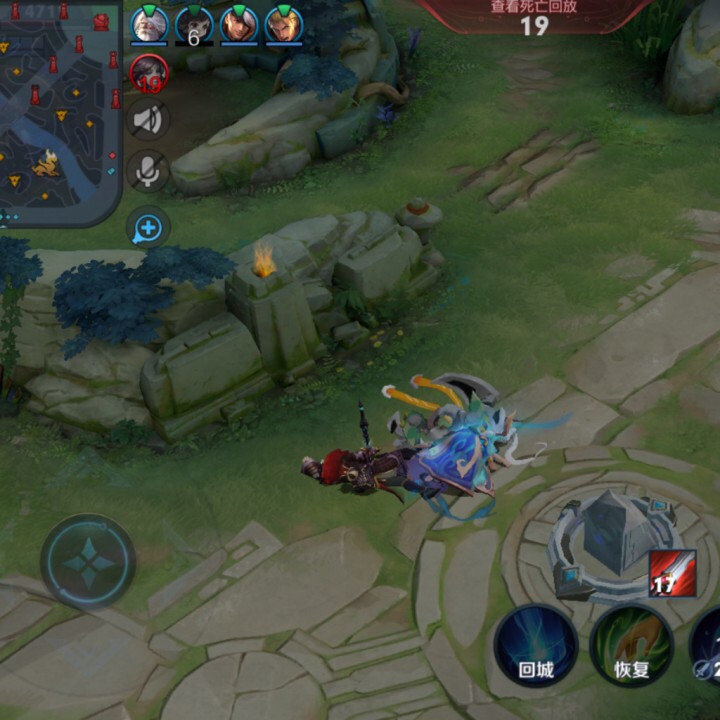The height and width of the screenshot is (720, 720).
Task: Open the minimap in the corner
Action: pos(60,110)
